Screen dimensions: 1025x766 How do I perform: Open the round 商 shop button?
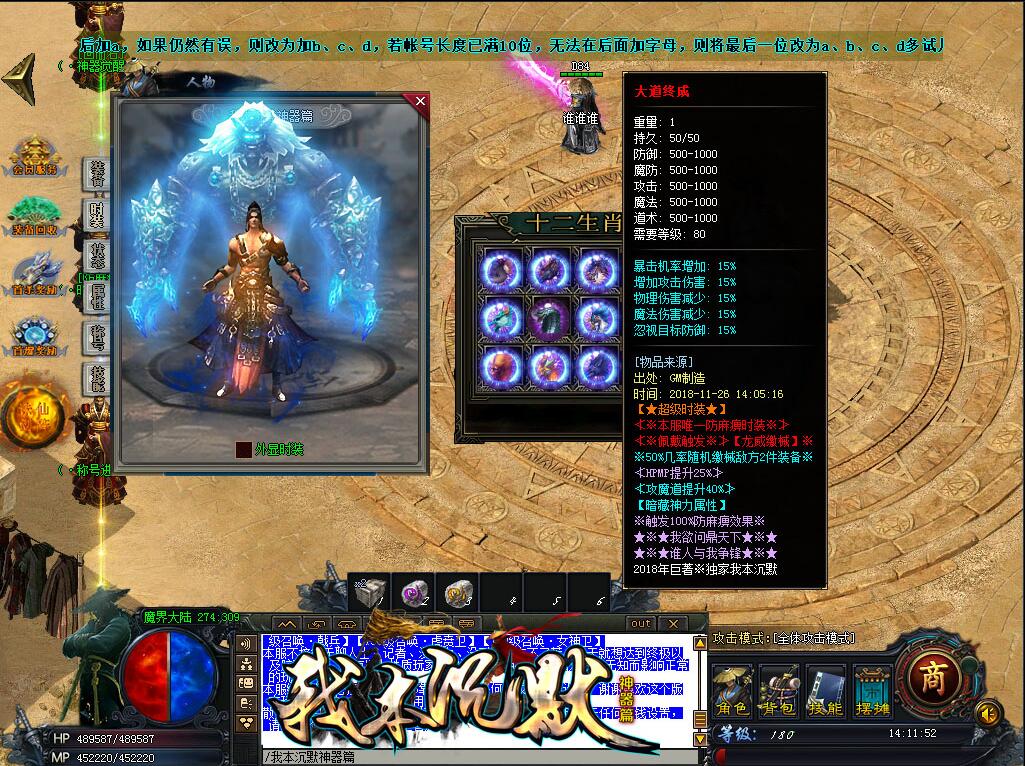click(x=931, y=677)
